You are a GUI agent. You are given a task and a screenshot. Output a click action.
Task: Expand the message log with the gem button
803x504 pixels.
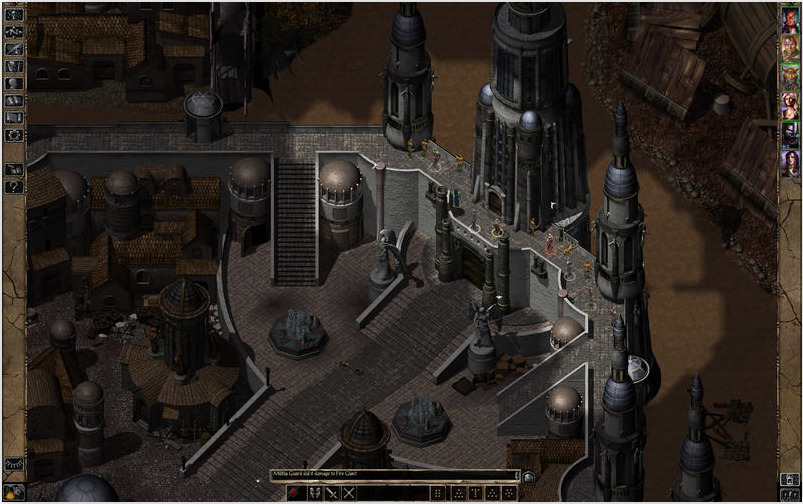click(x=527, y=476)
